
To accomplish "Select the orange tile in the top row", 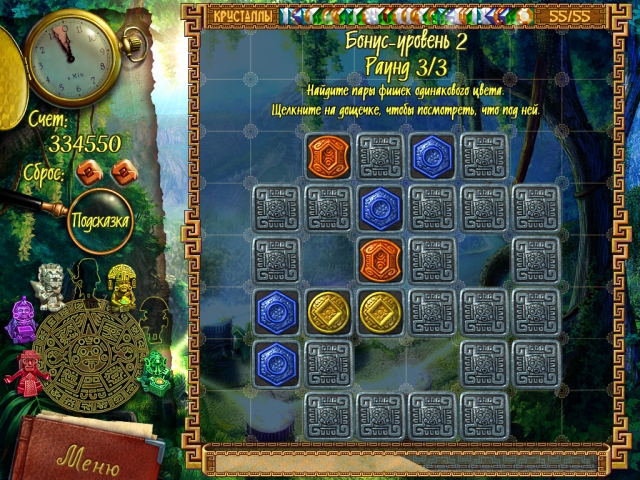I will [328, 156].
